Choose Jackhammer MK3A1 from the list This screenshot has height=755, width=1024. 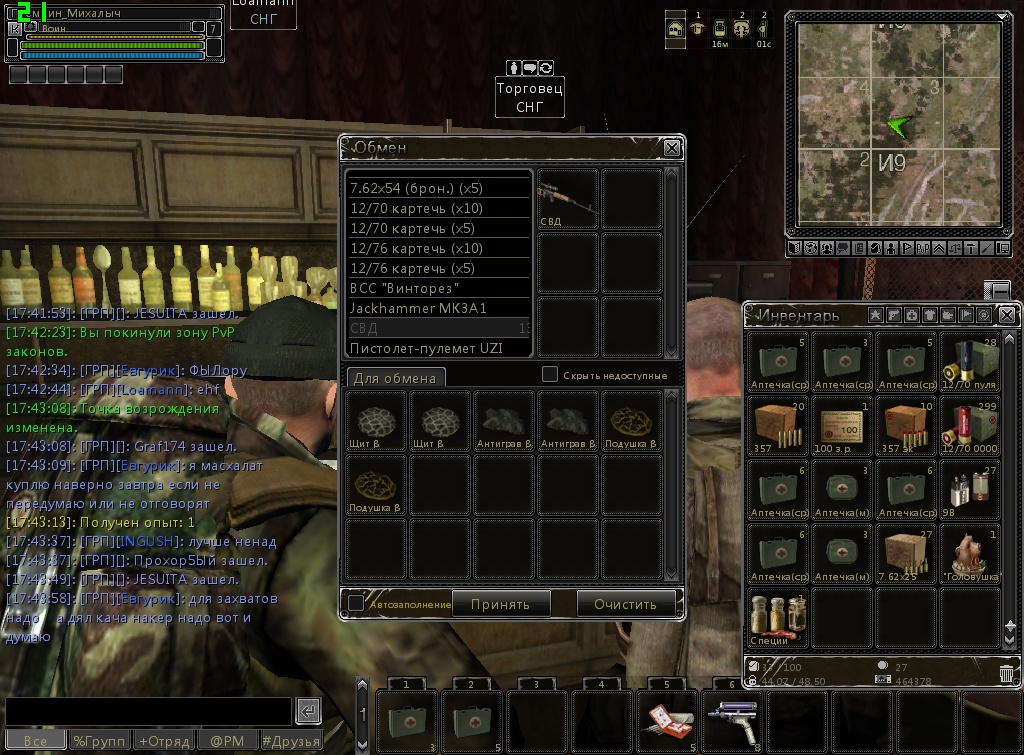click(438, 308)
